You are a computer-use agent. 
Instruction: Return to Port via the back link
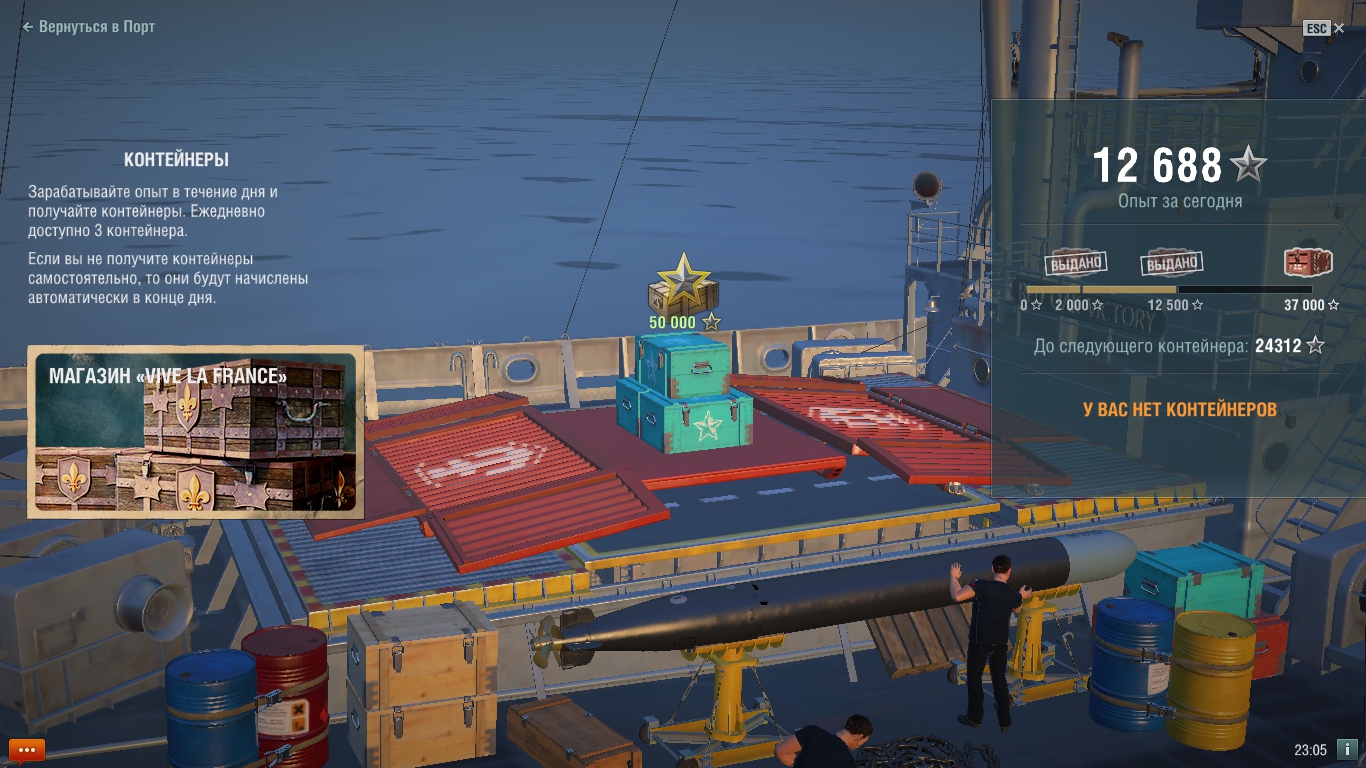pyautogui.click(x=89, y=27)
